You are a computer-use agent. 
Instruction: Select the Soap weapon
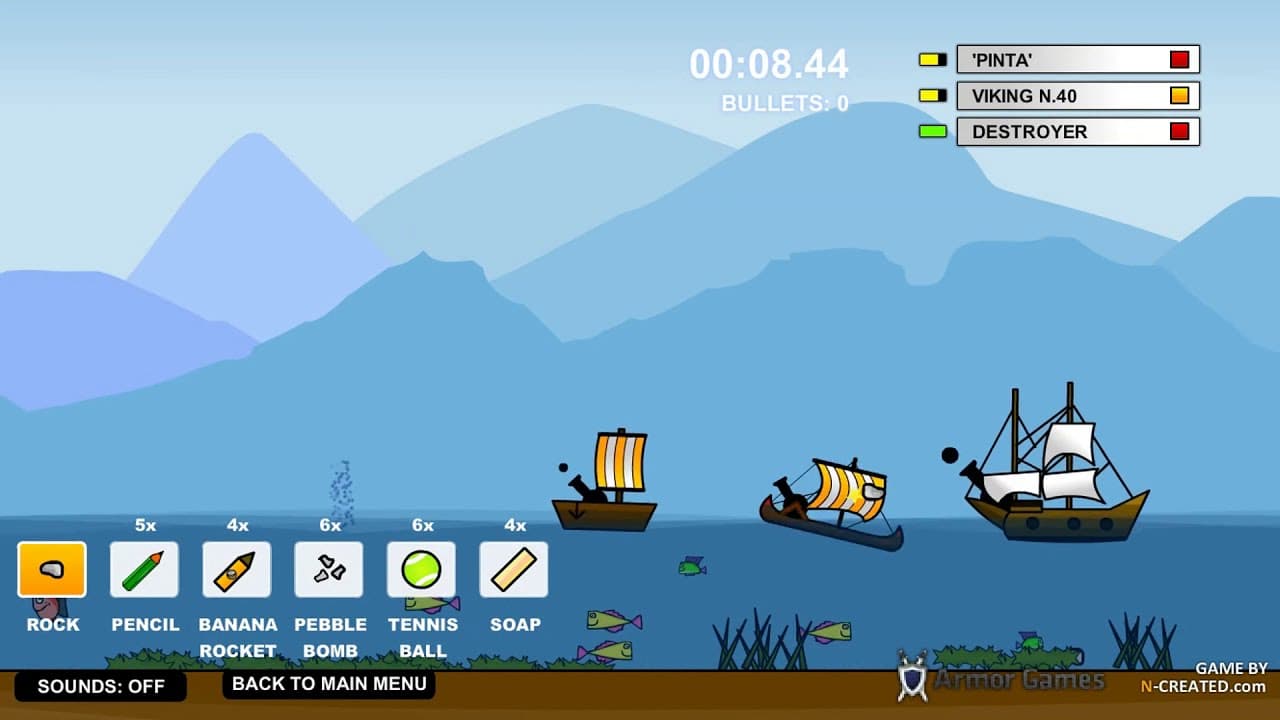pyautogui.click(x=514, y=568)
